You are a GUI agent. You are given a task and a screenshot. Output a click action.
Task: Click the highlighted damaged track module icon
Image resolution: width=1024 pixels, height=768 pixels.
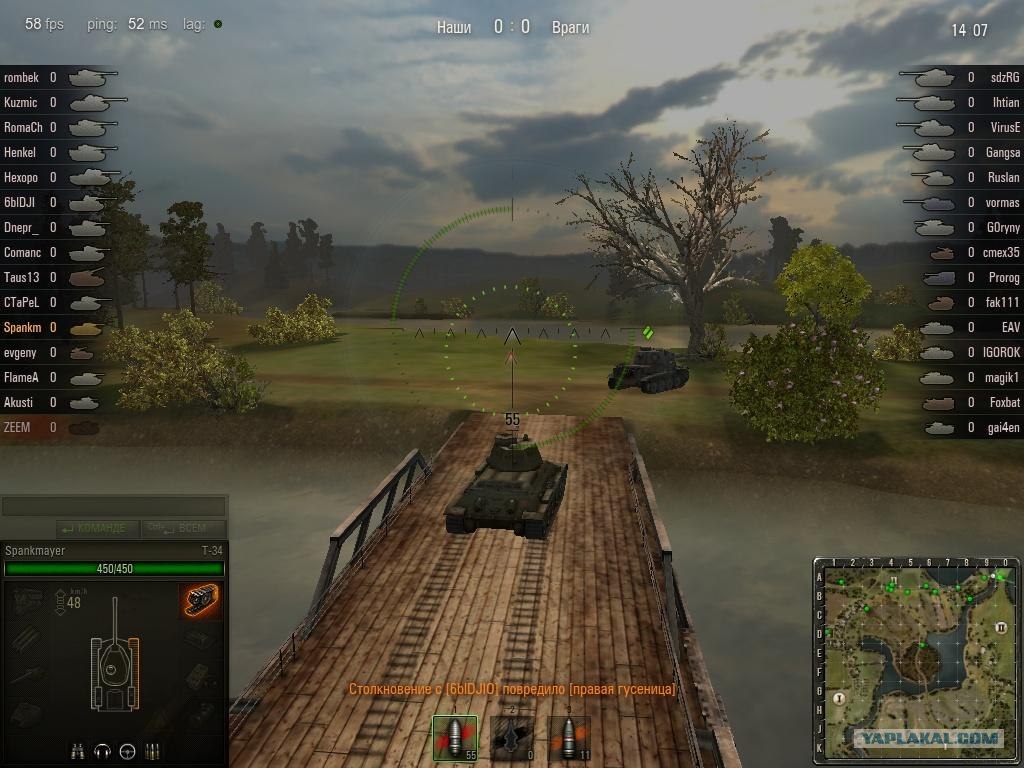(202, 600)
